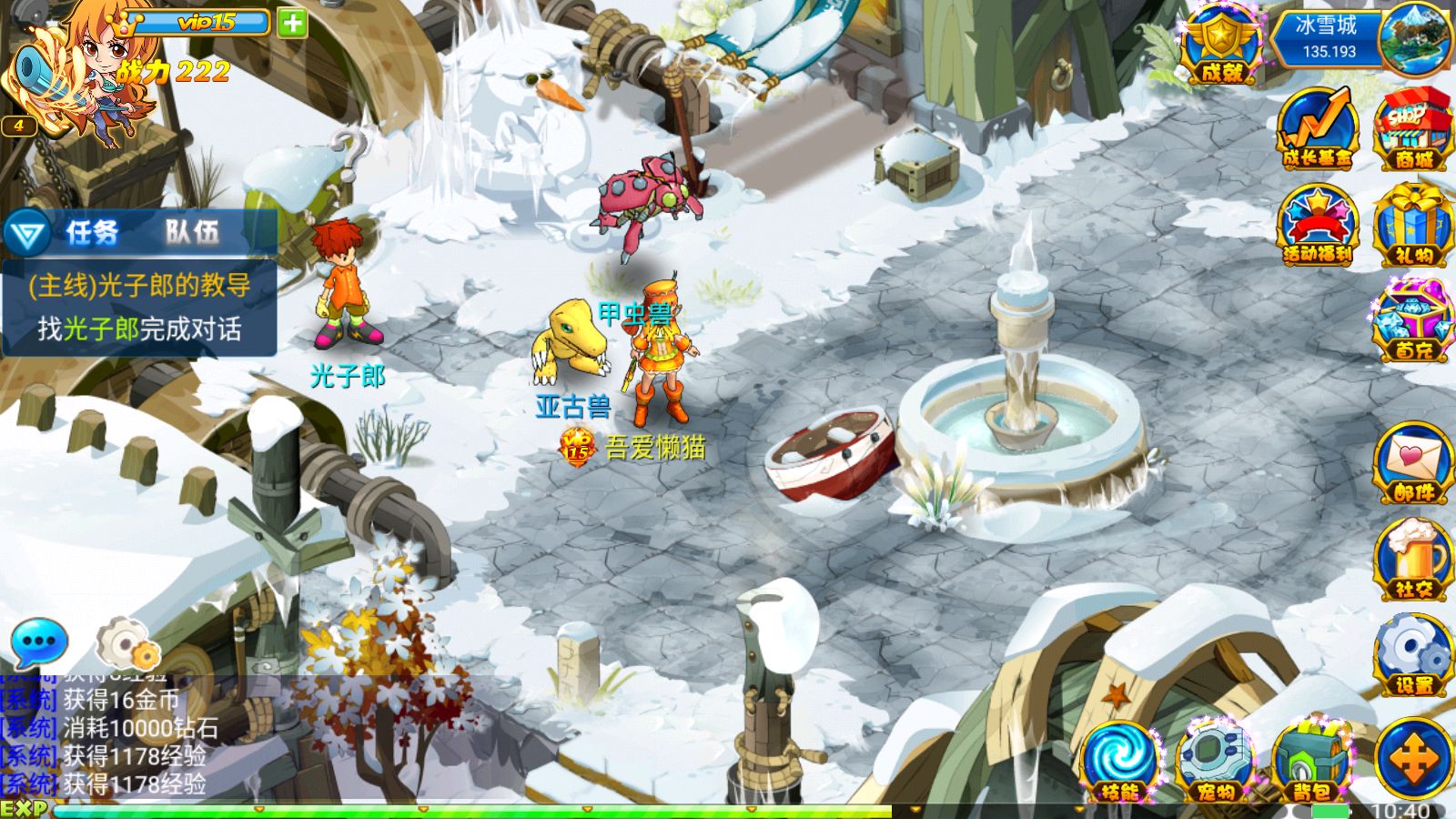Click the green plus VIP button
The width and height of the screenshot is (1456, 819).
coord(292,23)
